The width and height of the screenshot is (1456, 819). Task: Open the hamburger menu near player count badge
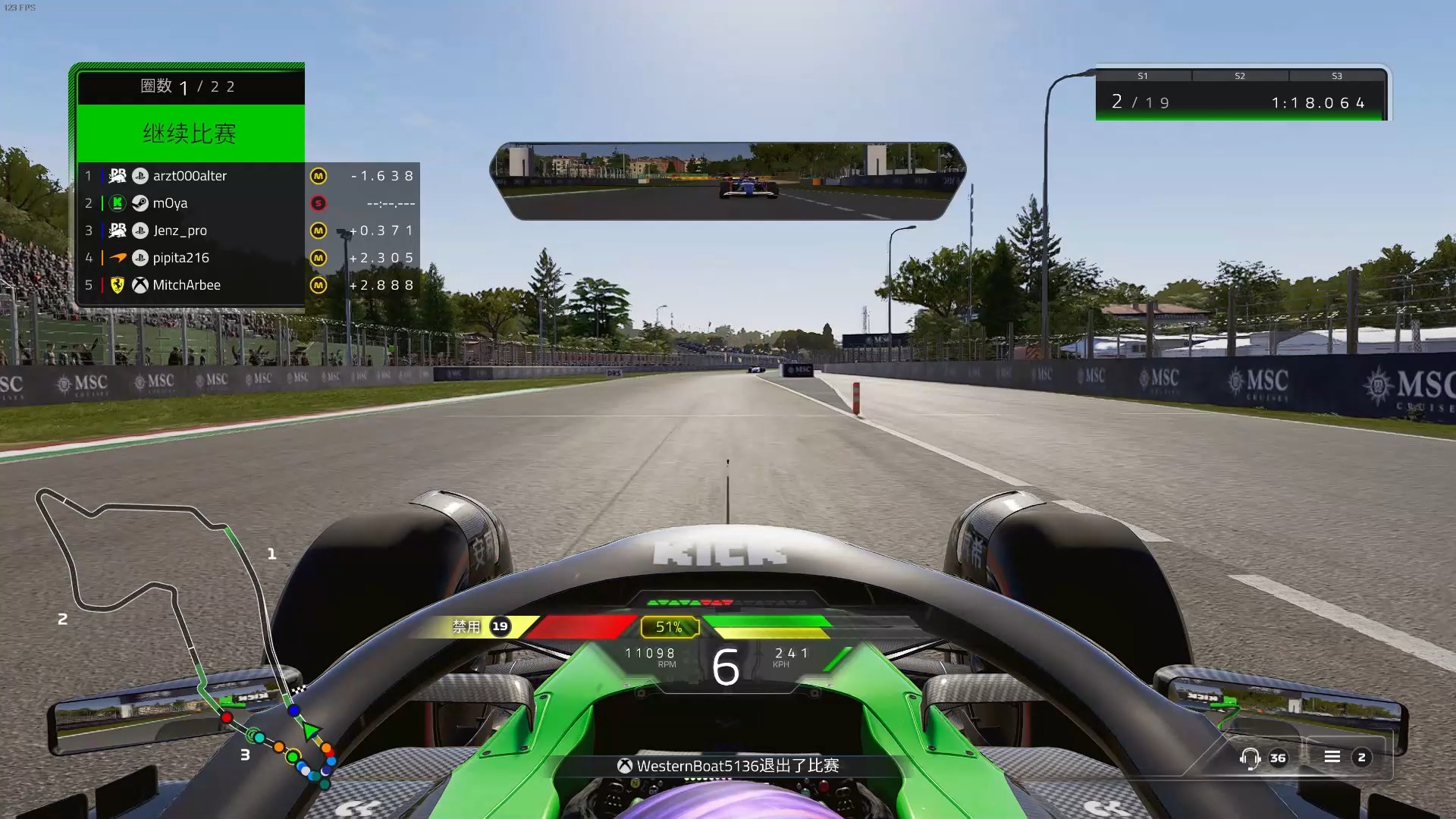[x=1332, y=757]
